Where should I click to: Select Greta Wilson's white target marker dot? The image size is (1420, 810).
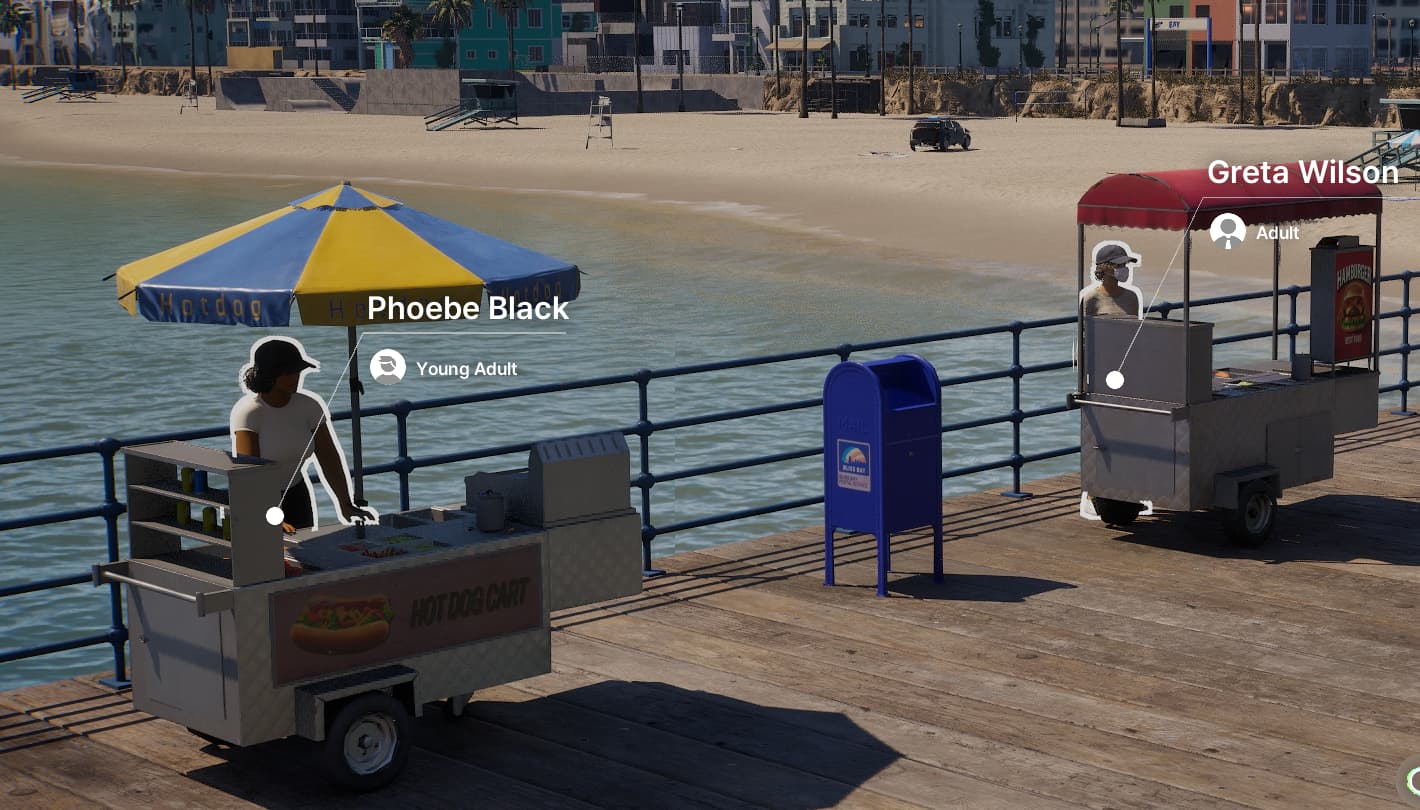coord(1115,380)
